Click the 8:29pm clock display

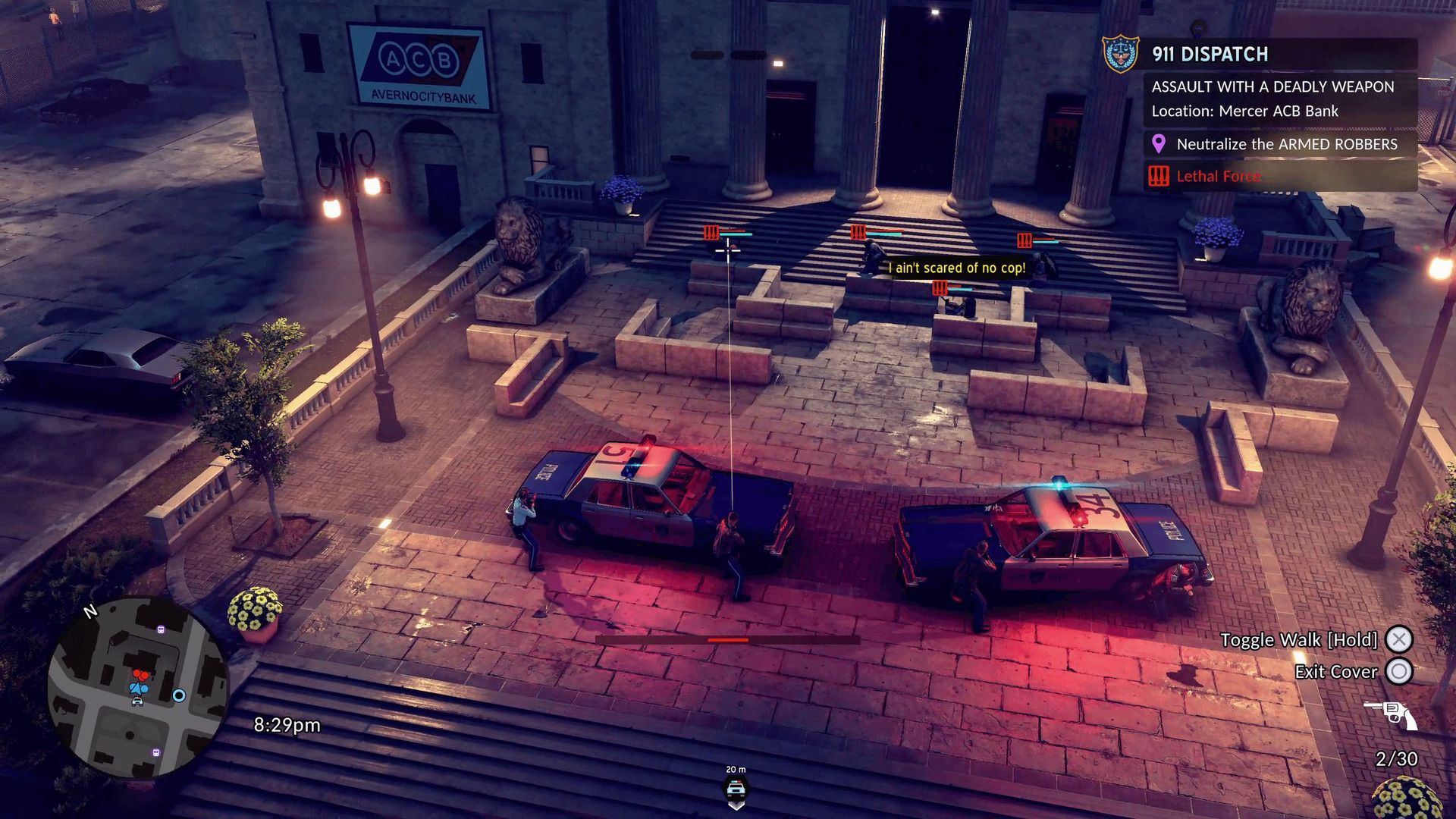click(x=287, y=725)
